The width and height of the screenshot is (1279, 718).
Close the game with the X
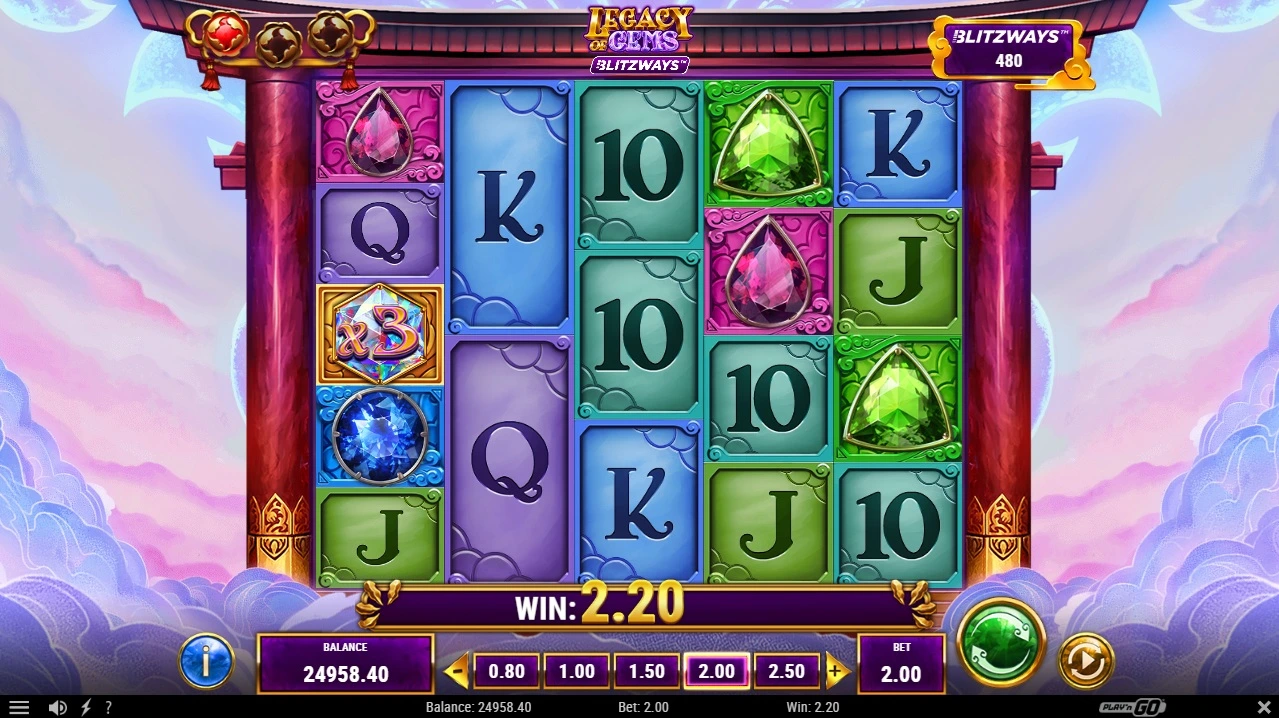point(1263,708)
